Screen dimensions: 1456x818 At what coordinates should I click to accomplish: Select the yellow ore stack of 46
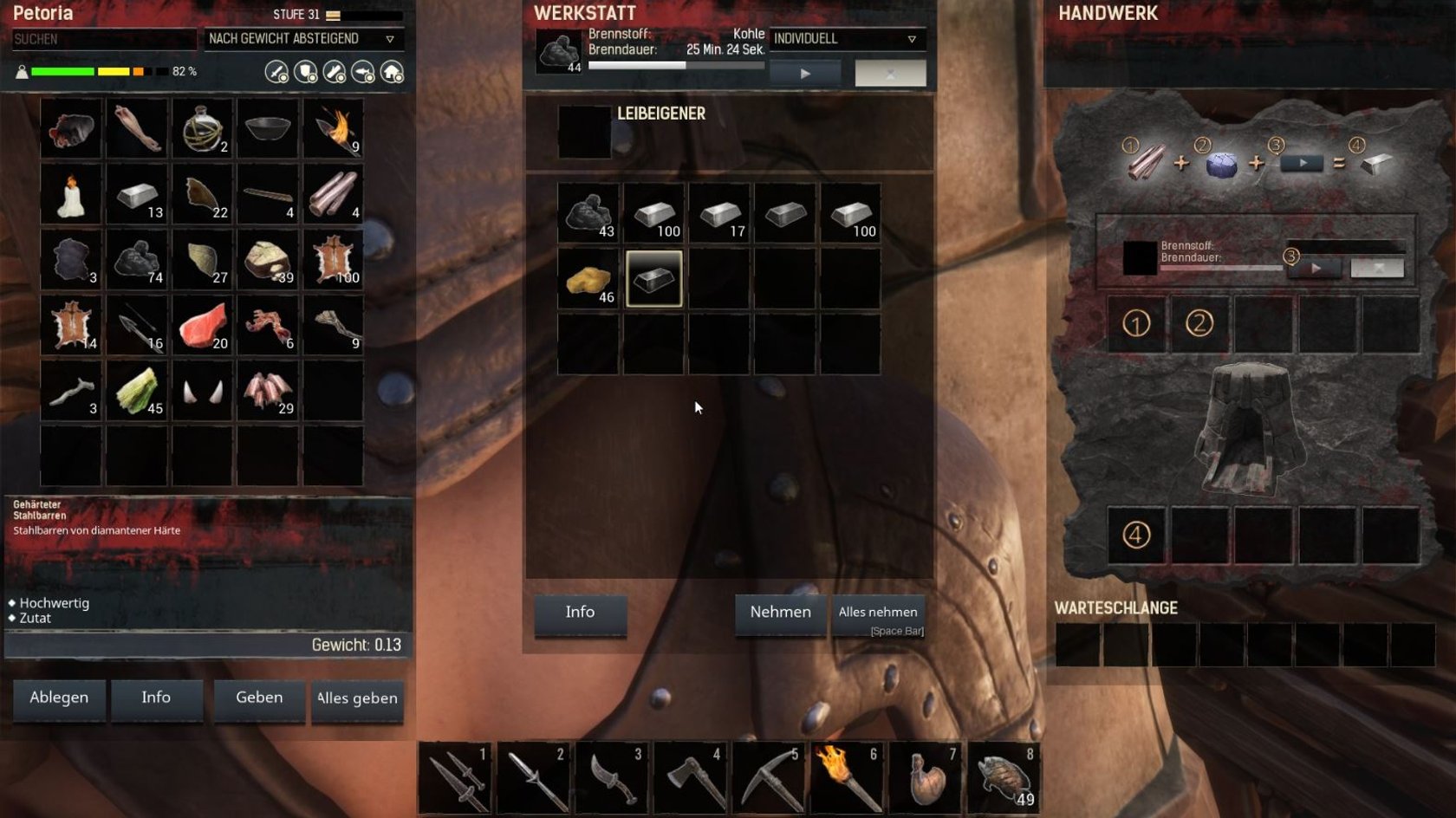click(x=588, y=279)
